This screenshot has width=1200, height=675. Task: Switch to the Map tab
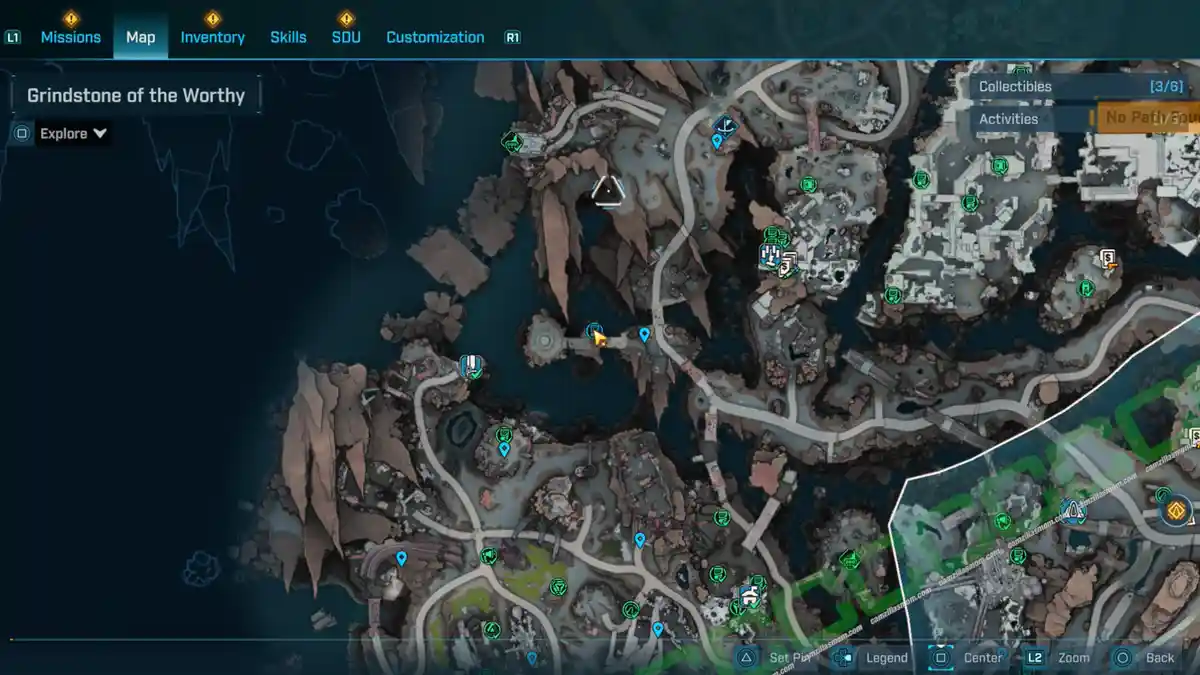click(x=140, y=37)
